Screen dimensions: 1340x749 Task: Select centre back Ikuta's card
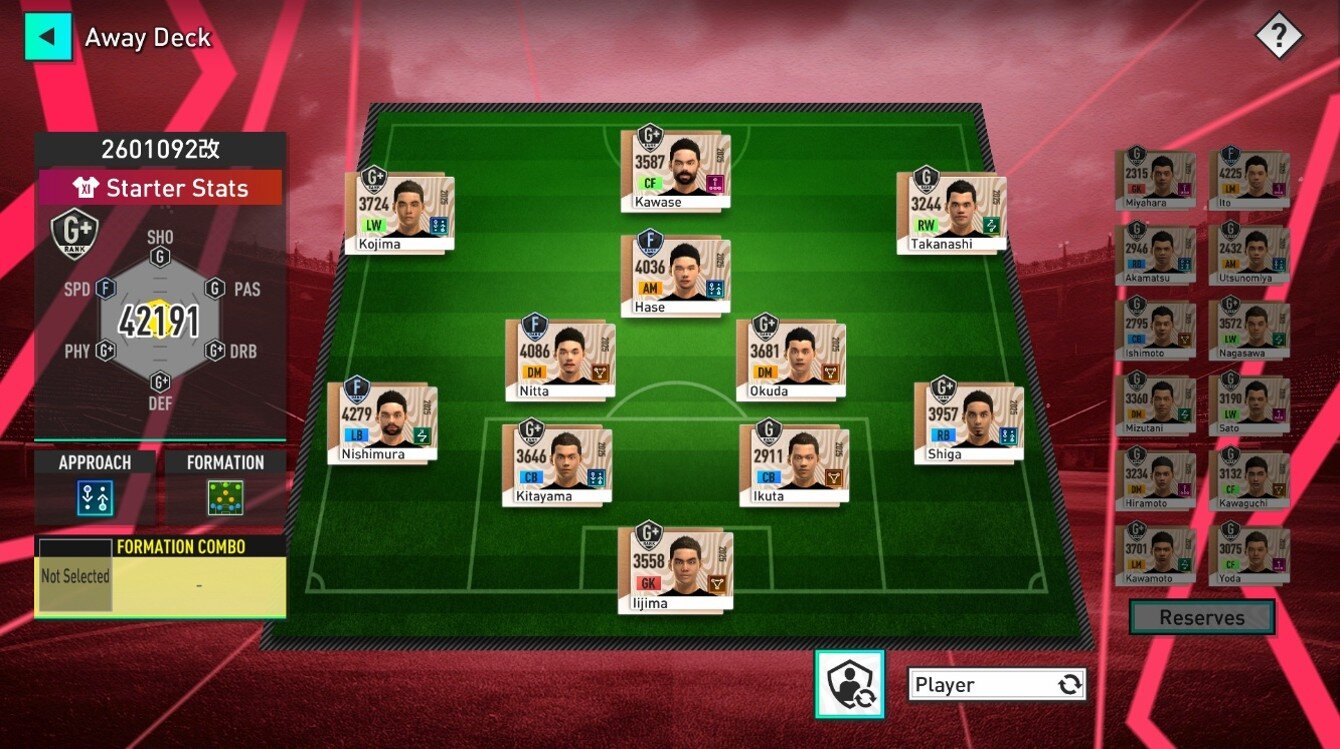tap(794, 465)
